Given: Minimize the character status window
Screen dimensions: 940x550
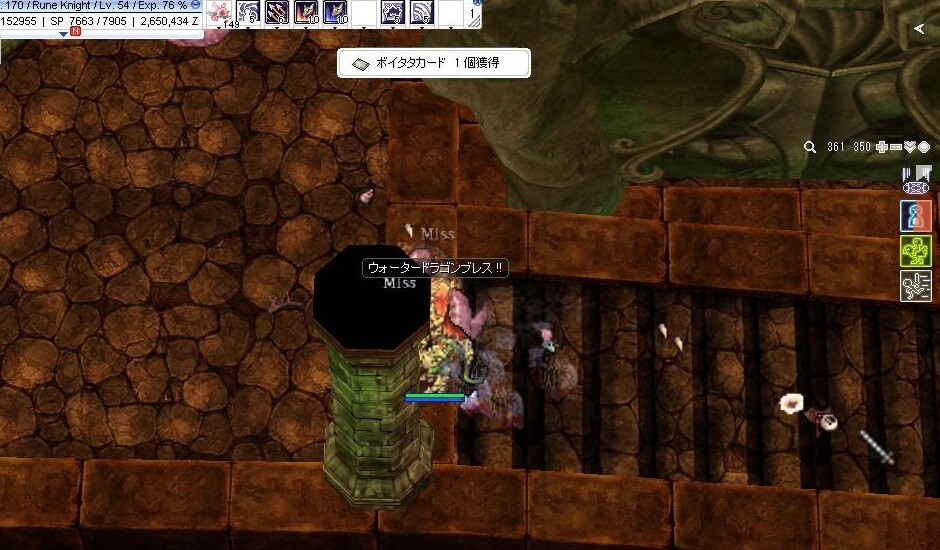Looking at the screenshot, I should tap(196, 5).
